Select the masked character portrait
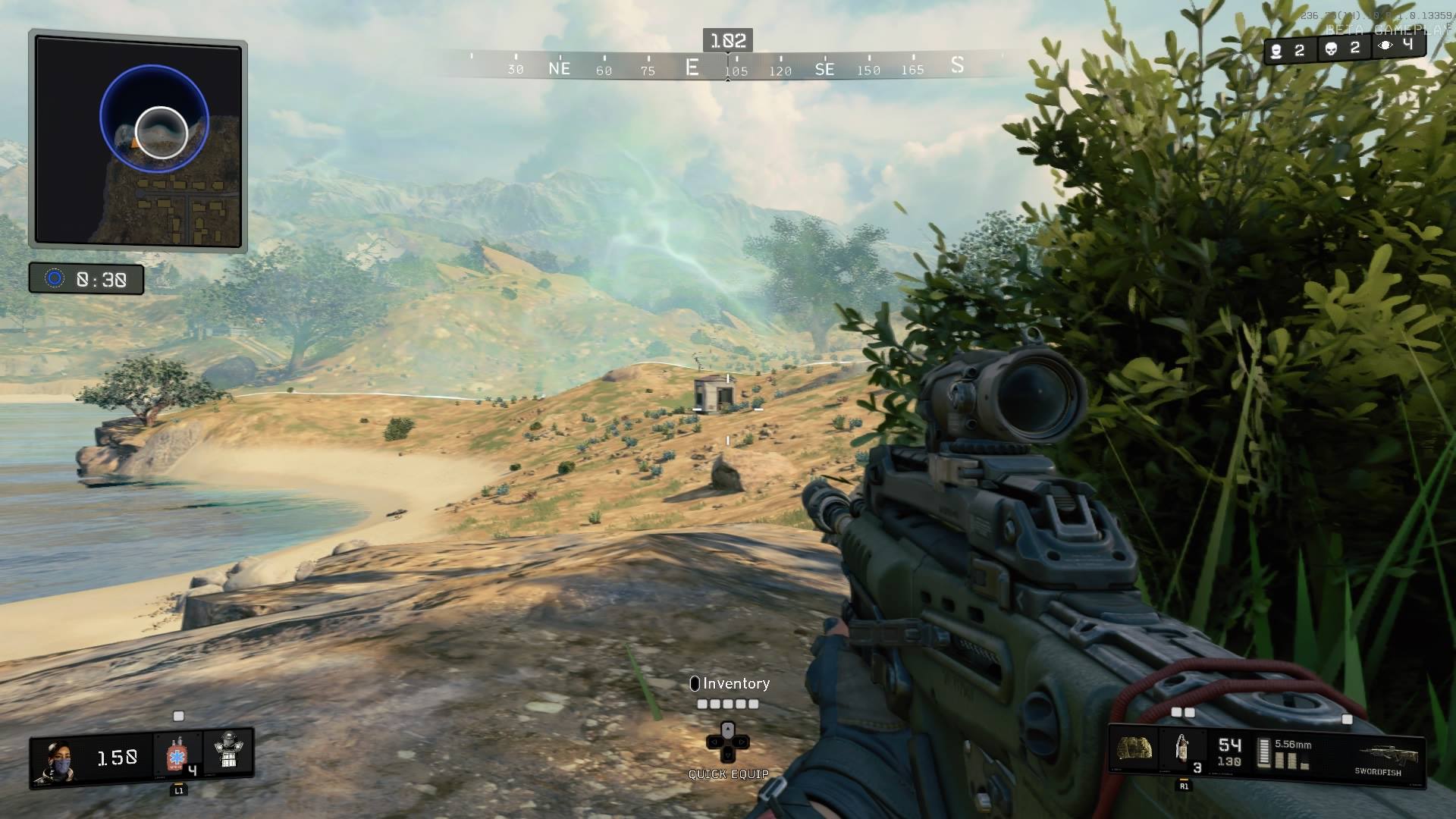 tap(55, 761)
